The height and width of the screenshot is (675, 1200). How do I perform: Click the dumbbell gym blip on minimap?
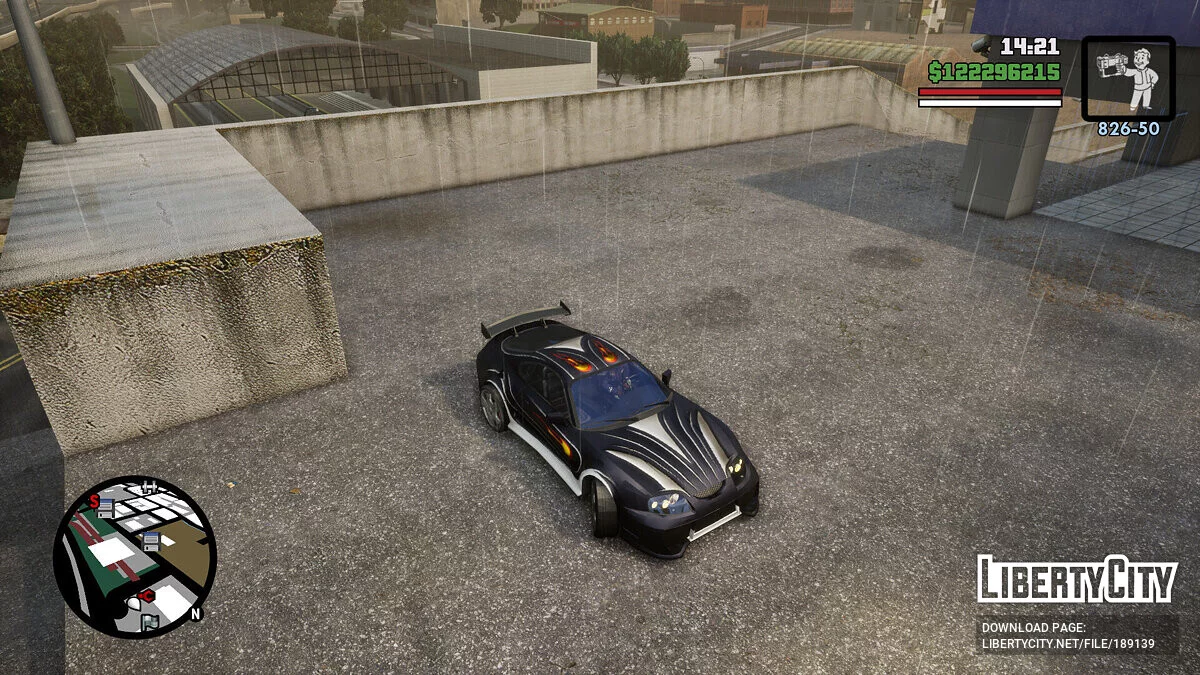coord(150,488)
